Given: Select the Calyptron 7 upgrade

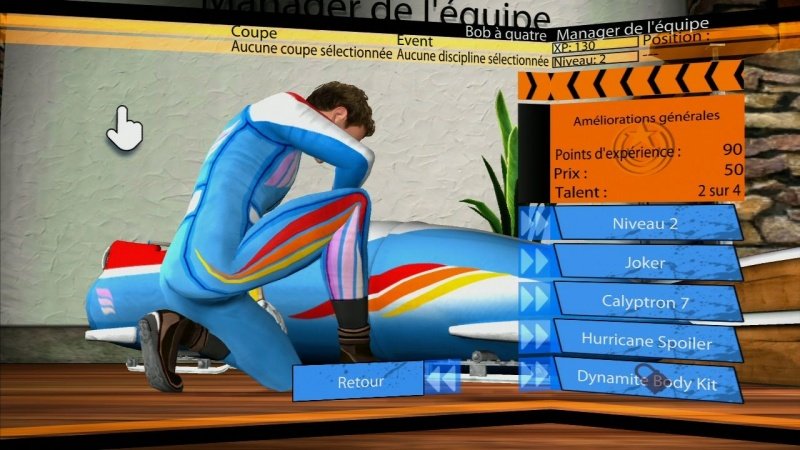Looking at the screenshot, I should [x=646, y=300].
